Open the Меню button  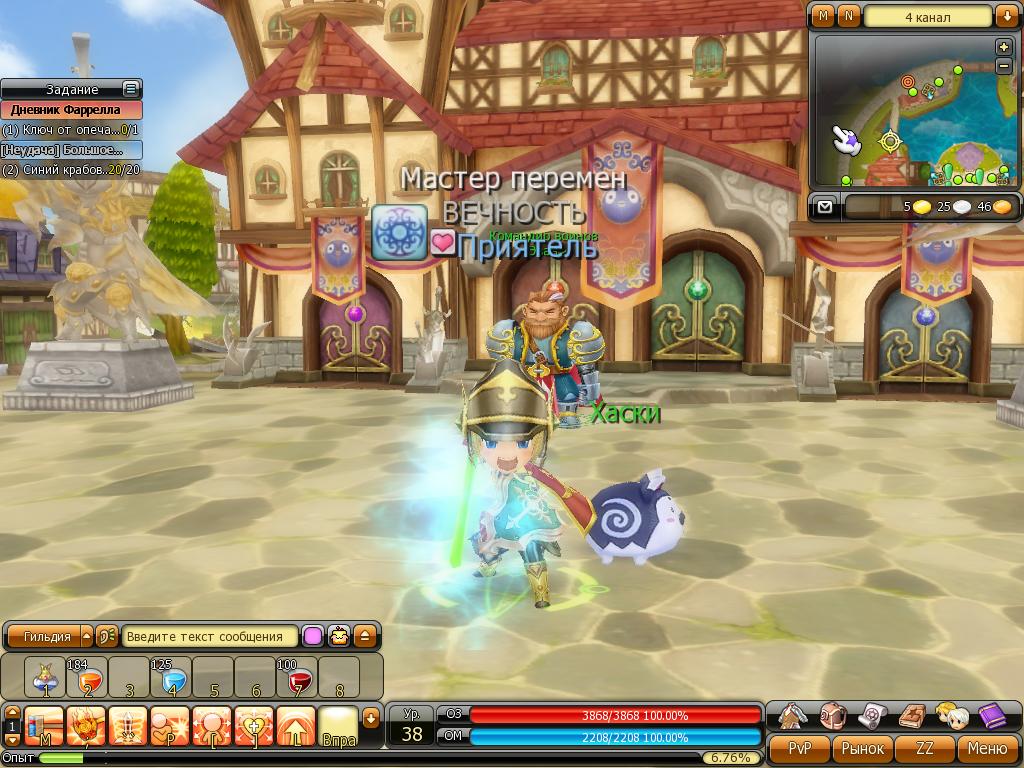point(988,748)
